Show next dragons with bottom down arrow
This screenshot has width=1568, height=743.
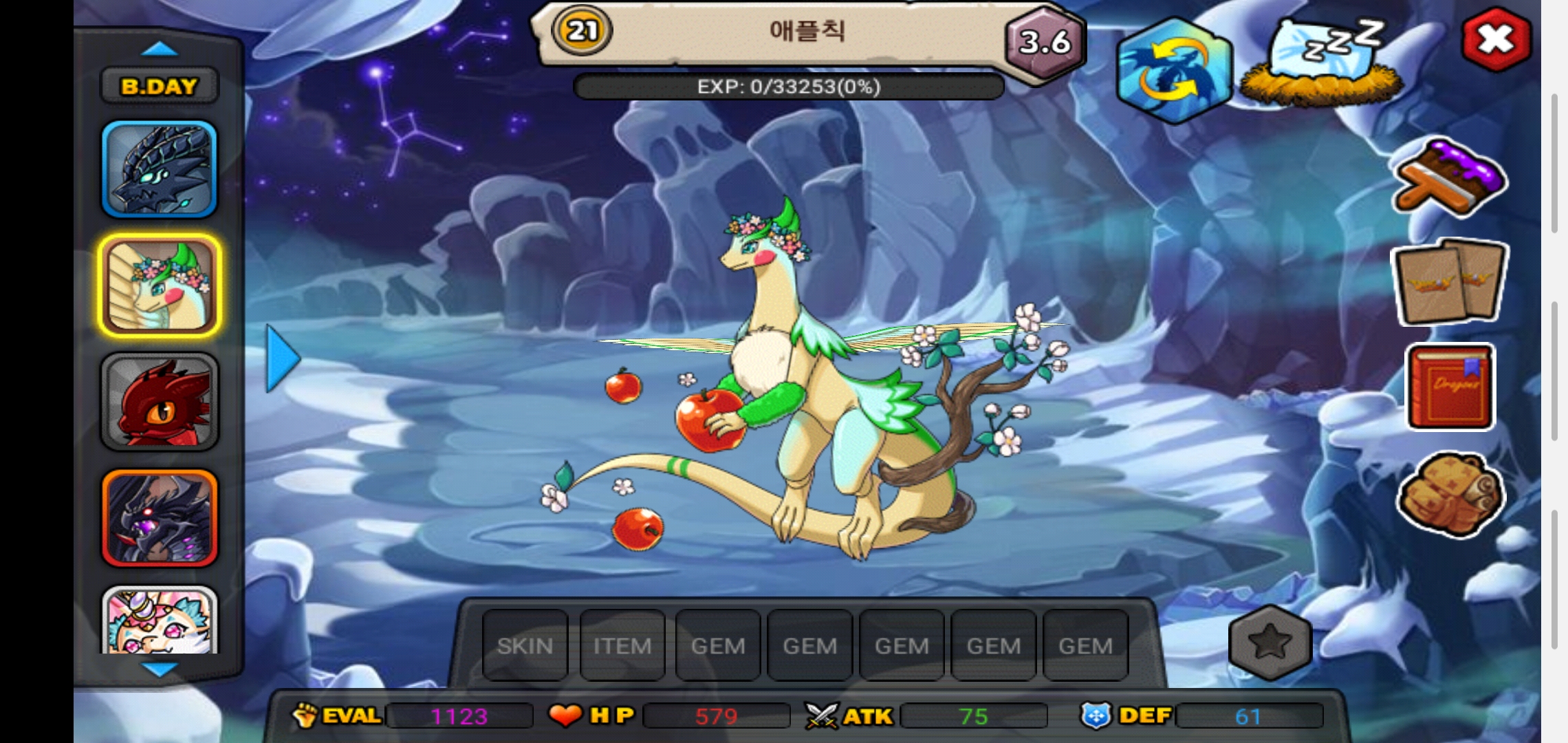(x=160, y=668)
